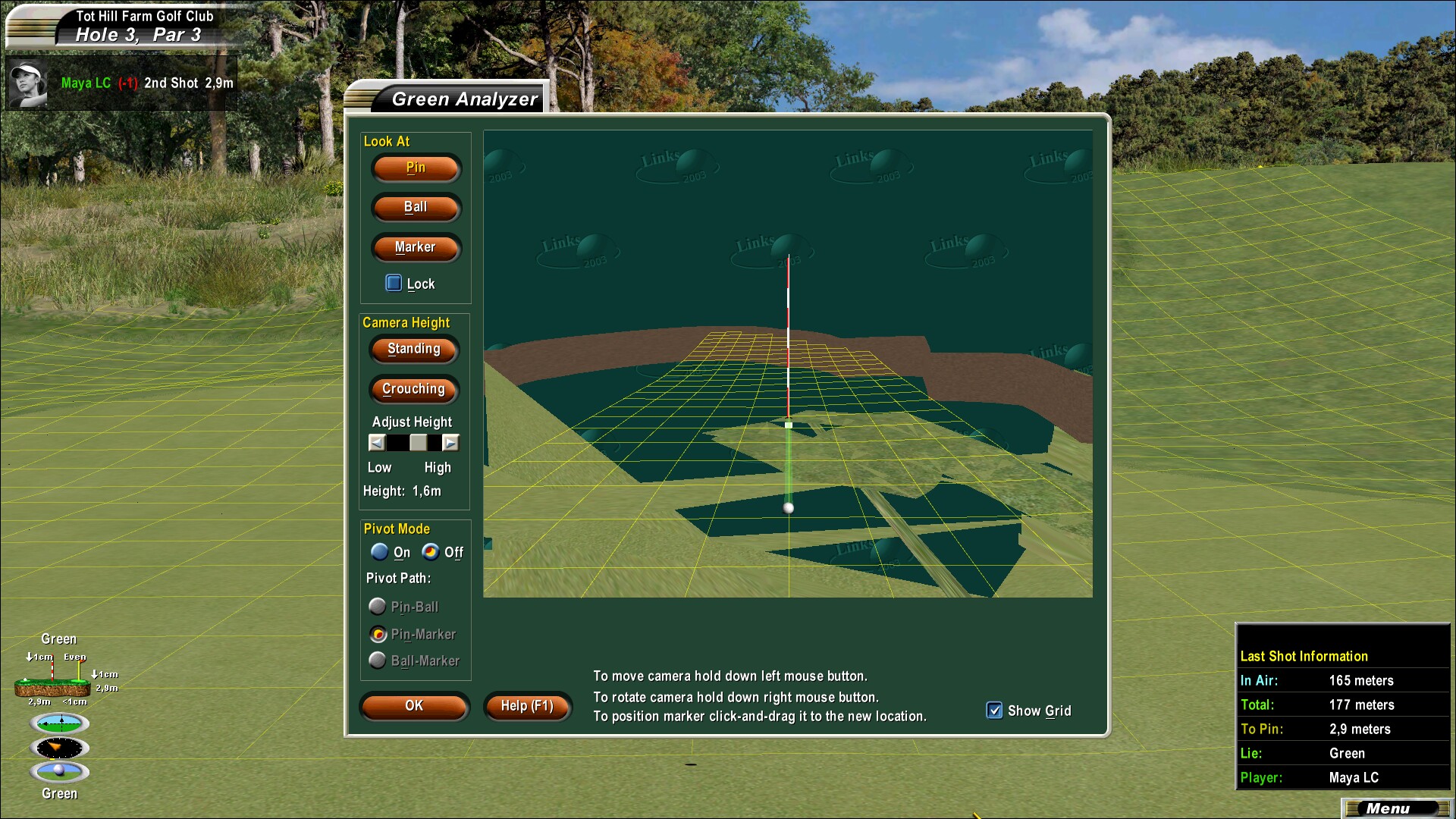This screenshot has height=819, width=1456.
Task: Uncheck the Show Grid checkbox
Action: [994, 711]
